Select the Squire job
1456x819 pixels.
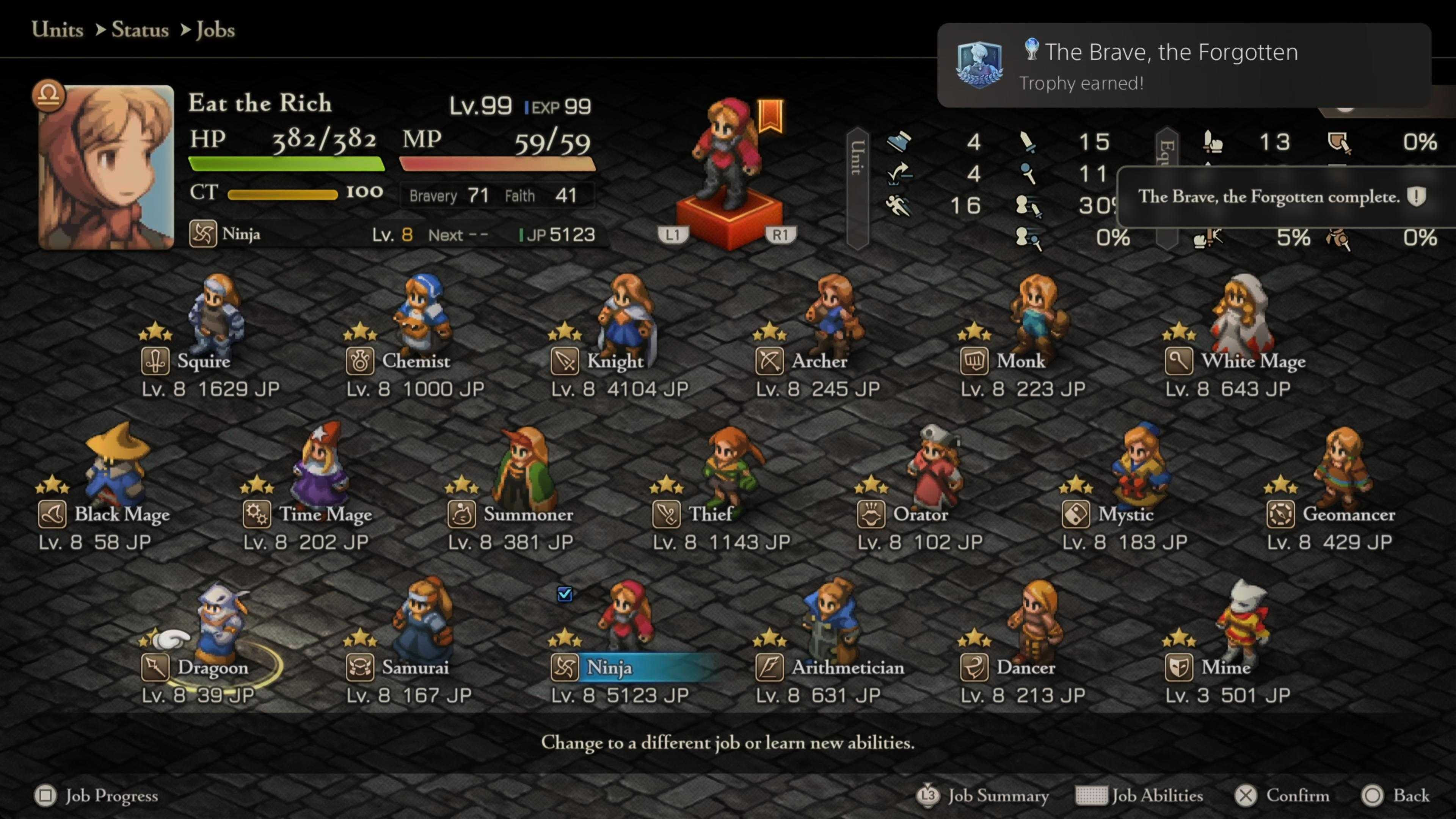coord(204,361)
